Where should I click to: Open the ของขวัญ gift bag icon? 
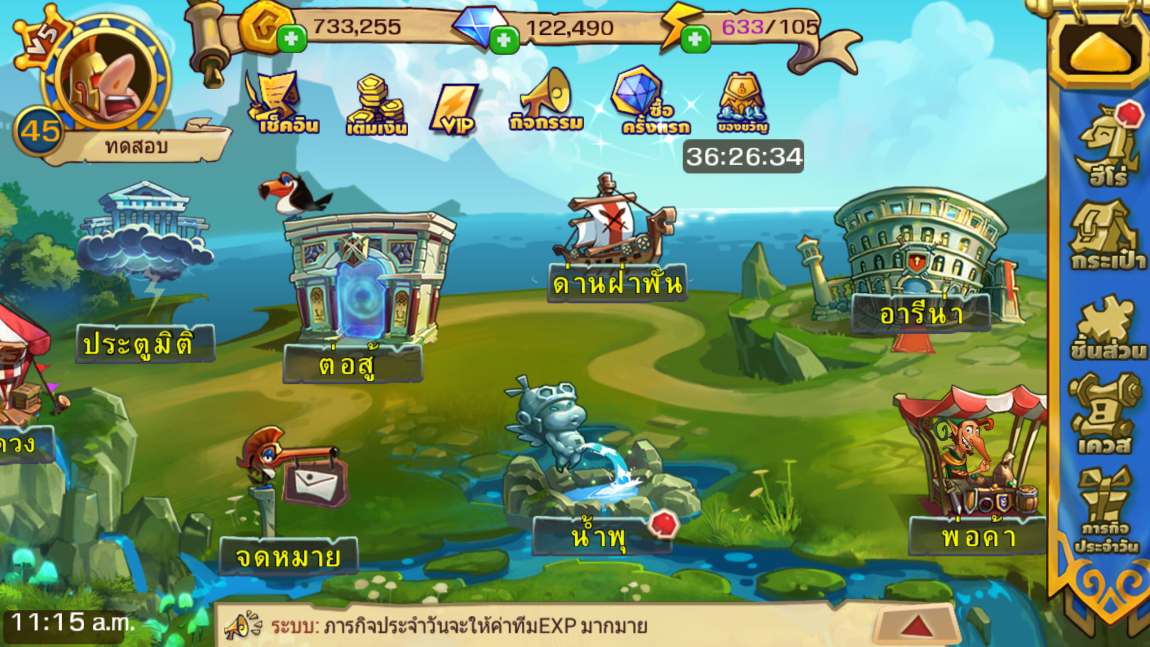pyautogui.click(x=742, y=102)
